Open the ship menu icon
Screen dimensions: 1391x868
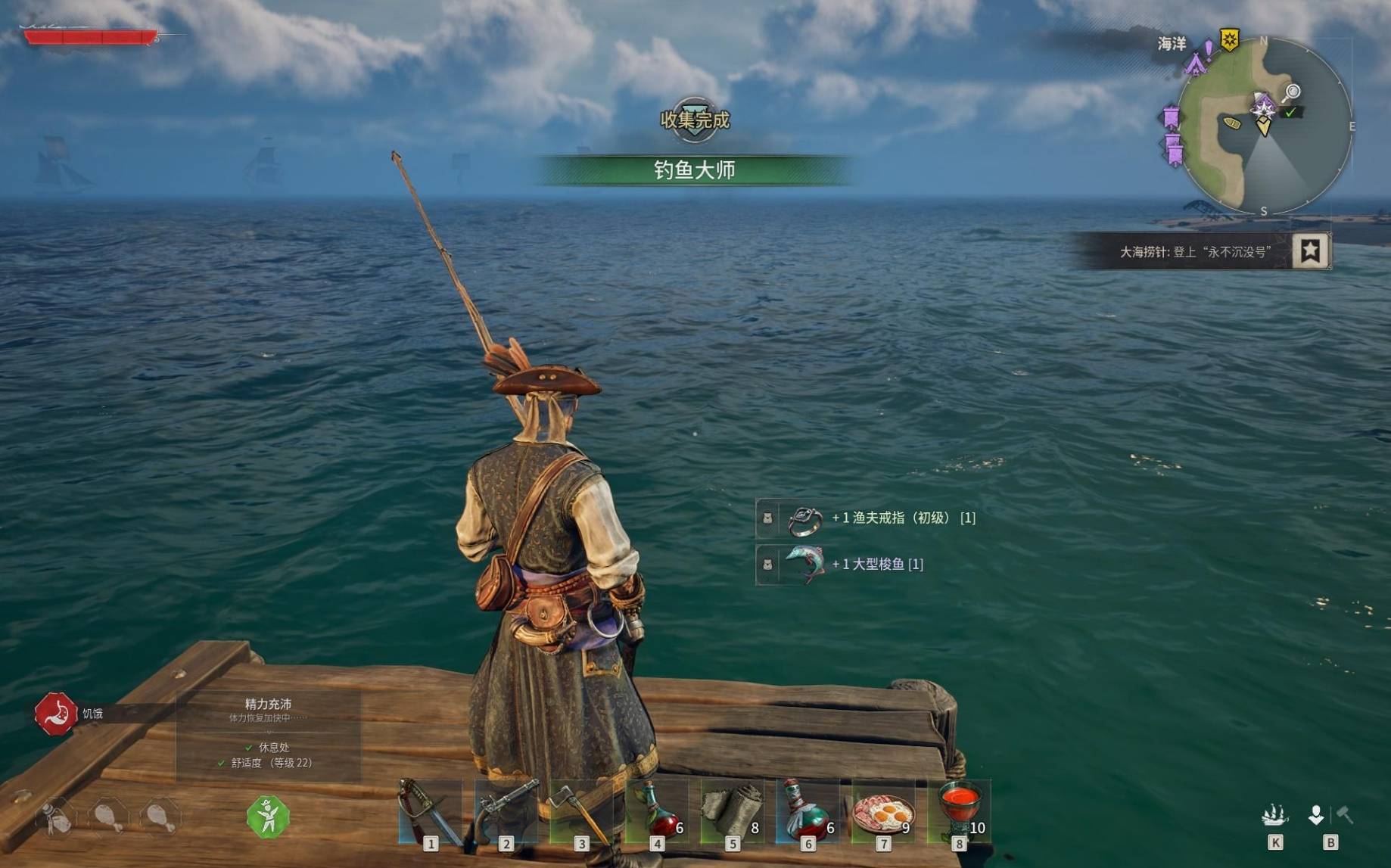(1274, 816)
